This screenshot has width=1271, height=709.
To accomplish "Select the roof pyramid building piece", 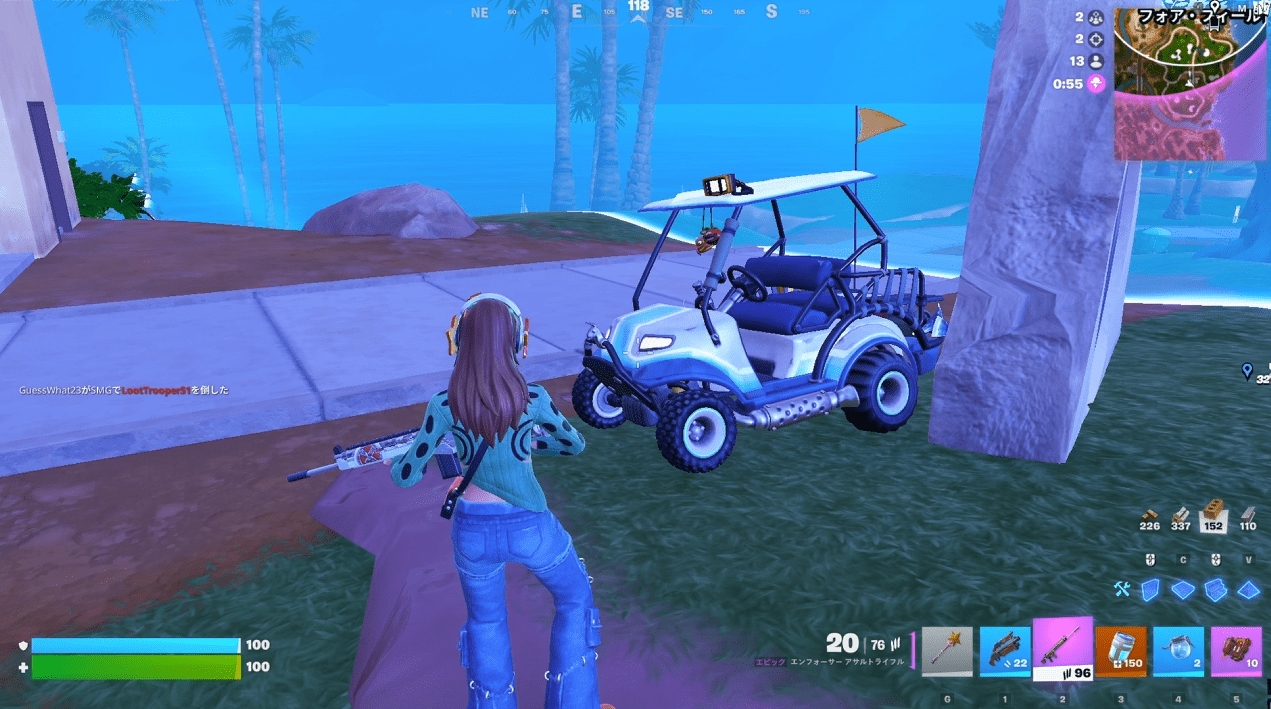I will (1247, 590).
